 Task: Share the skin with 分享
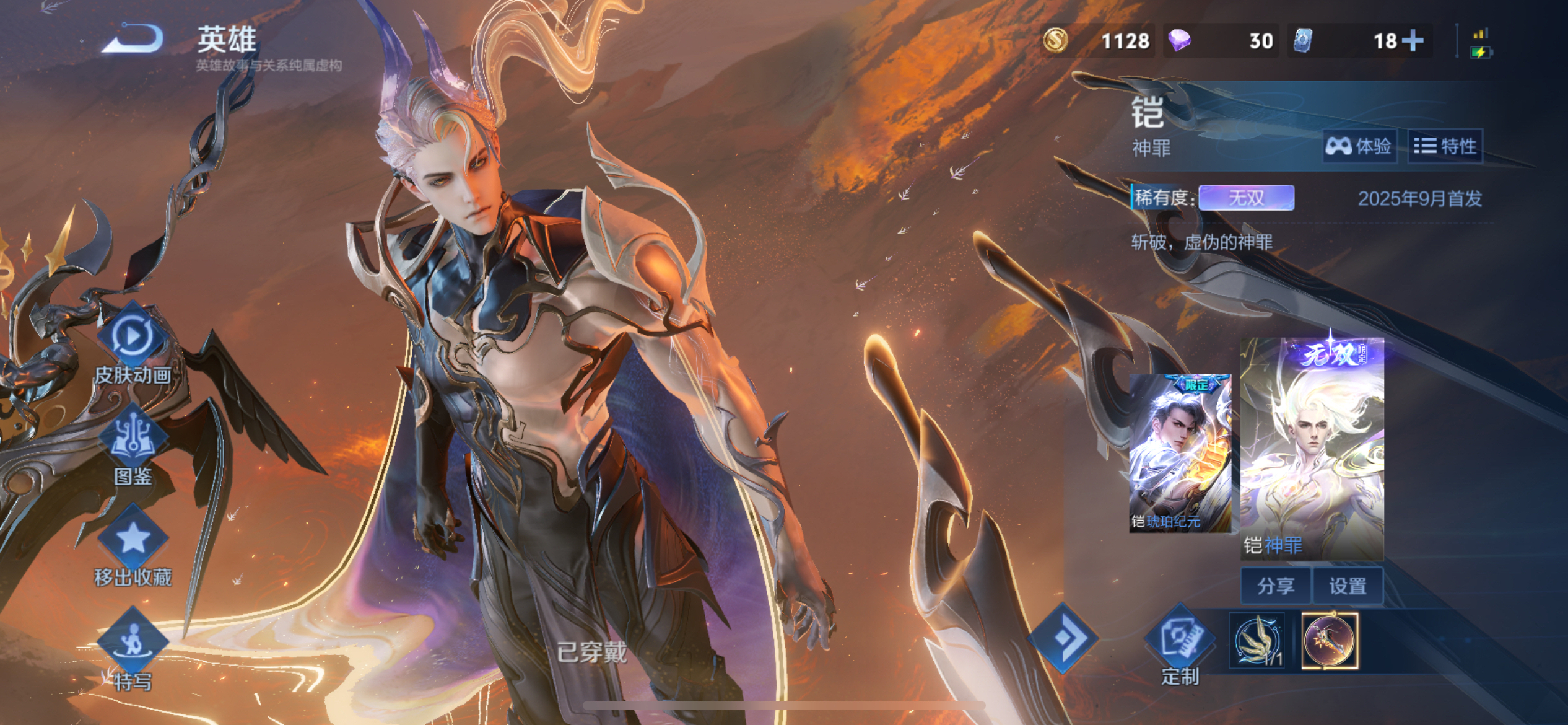(1276, 586)
